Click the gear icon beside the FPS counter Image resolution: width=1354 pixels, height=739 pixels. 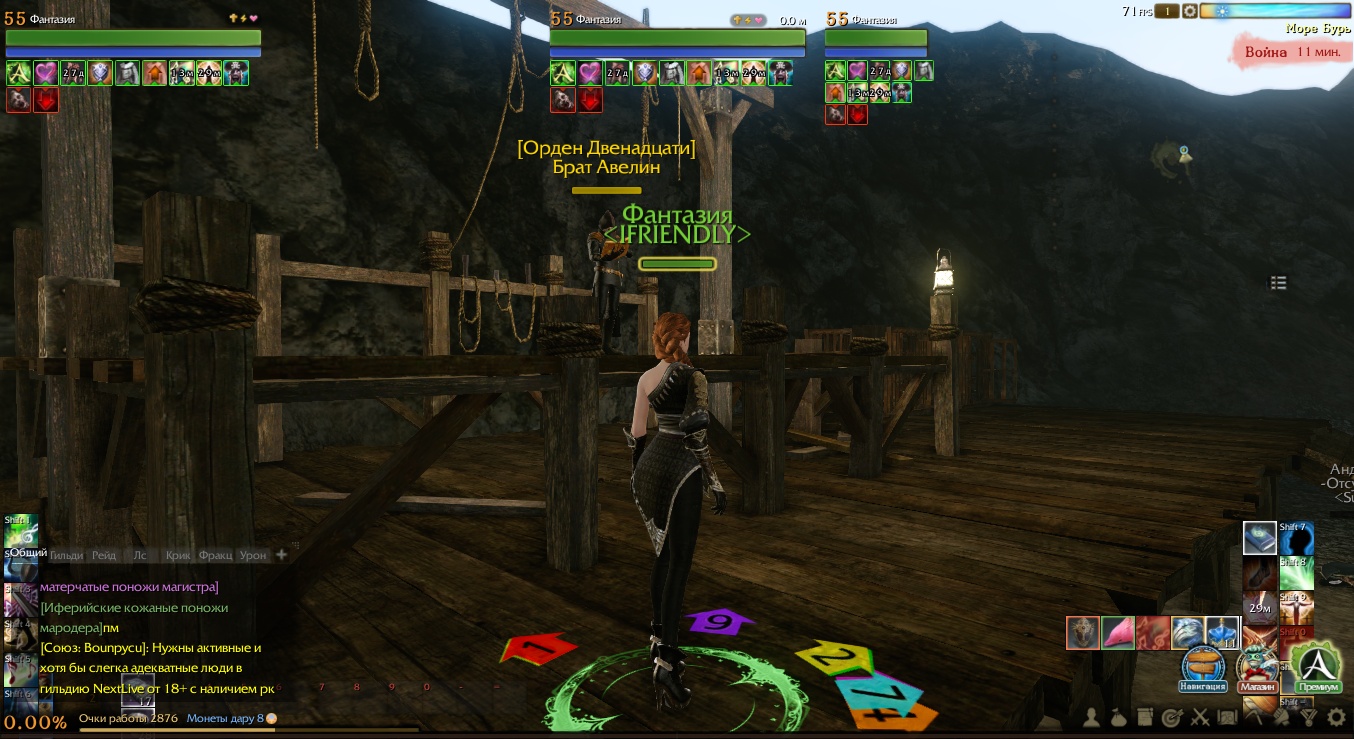point(1190,11)
